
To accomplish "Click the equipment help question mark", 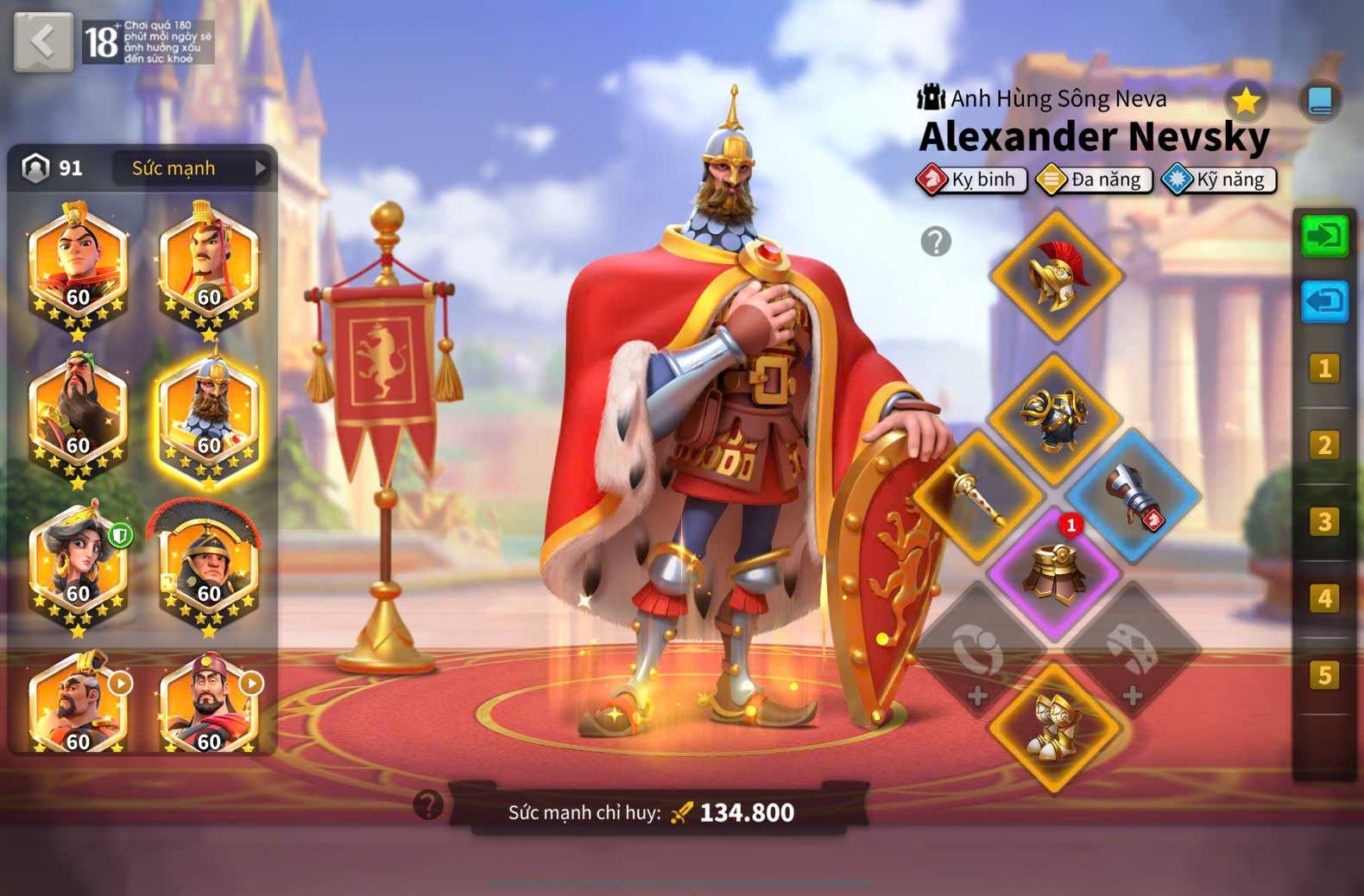I will (936, 242).
